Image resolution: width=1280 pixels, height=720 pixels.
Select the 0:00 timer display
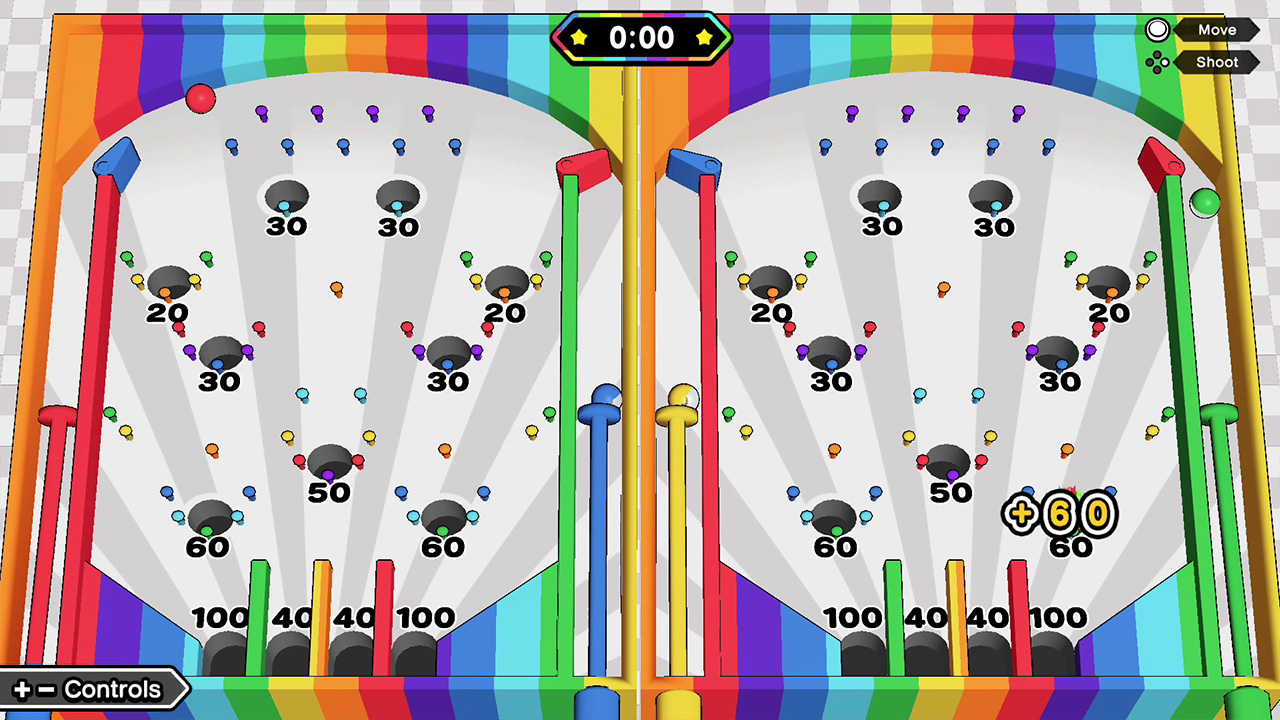coord(641,38)
